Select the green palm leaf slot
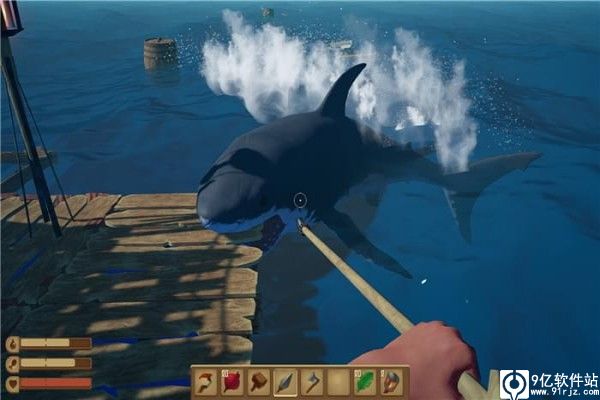 pos(366,382)
